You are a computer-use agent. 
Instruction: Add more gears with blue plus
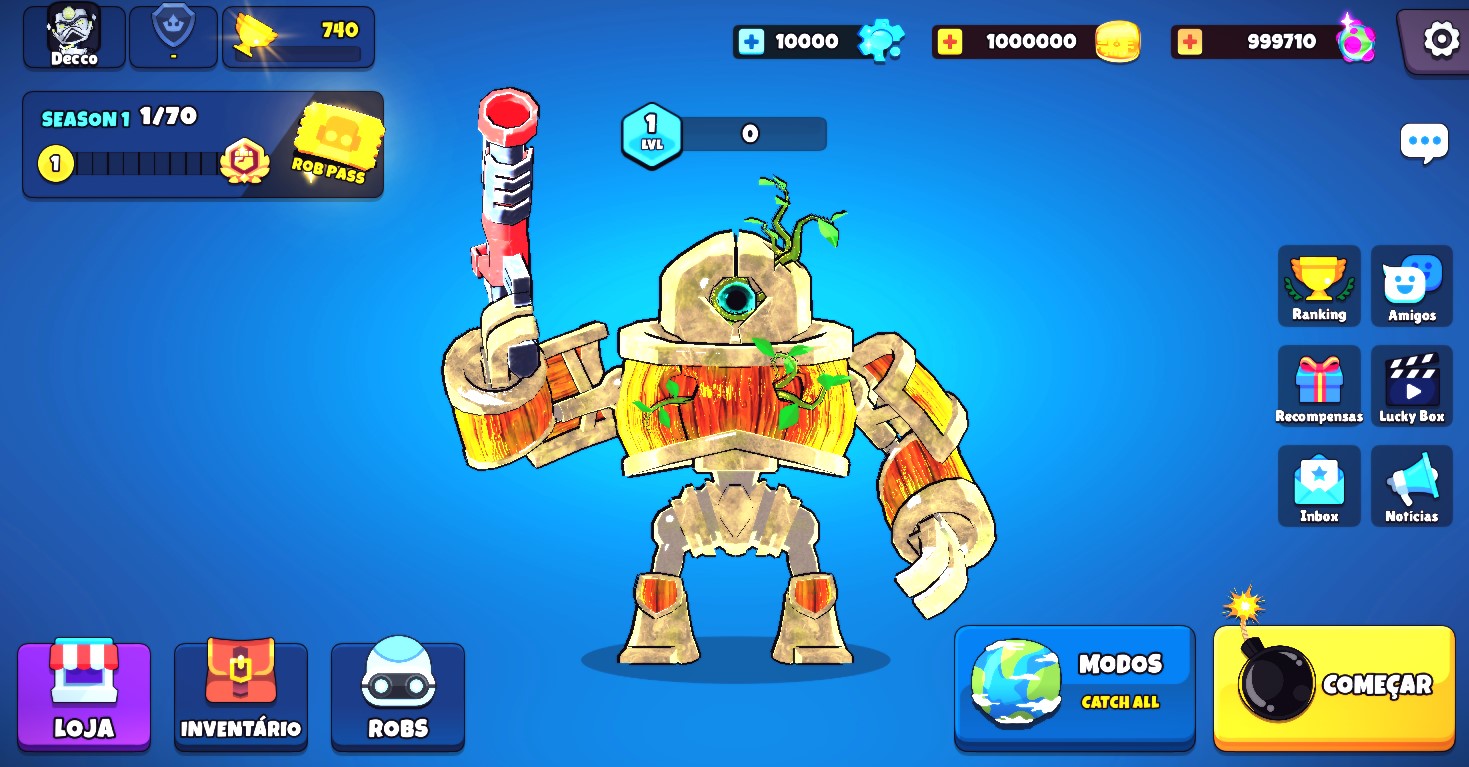pos(751,42)
